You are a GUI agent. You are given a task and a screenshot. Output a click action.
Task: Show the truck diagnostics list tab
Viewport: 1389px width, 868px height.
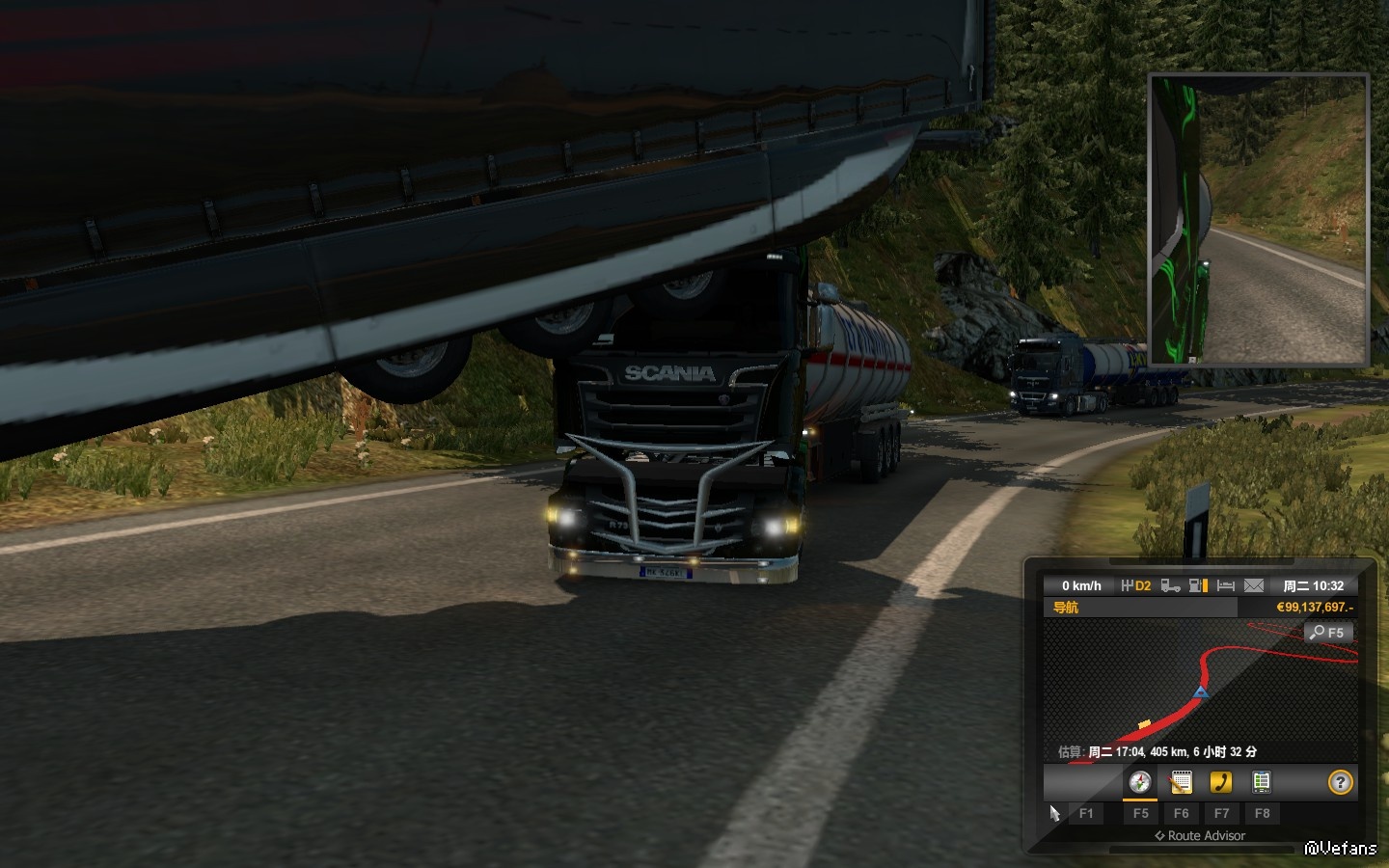(x=1261, y=782)
